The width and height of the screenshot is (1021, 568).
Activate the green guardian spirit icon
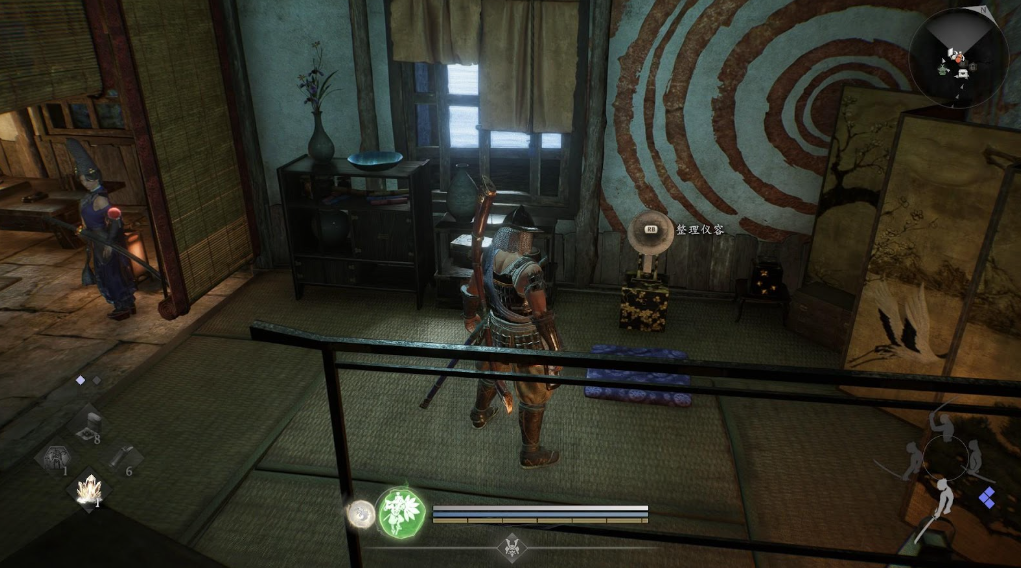click(401, 512)
